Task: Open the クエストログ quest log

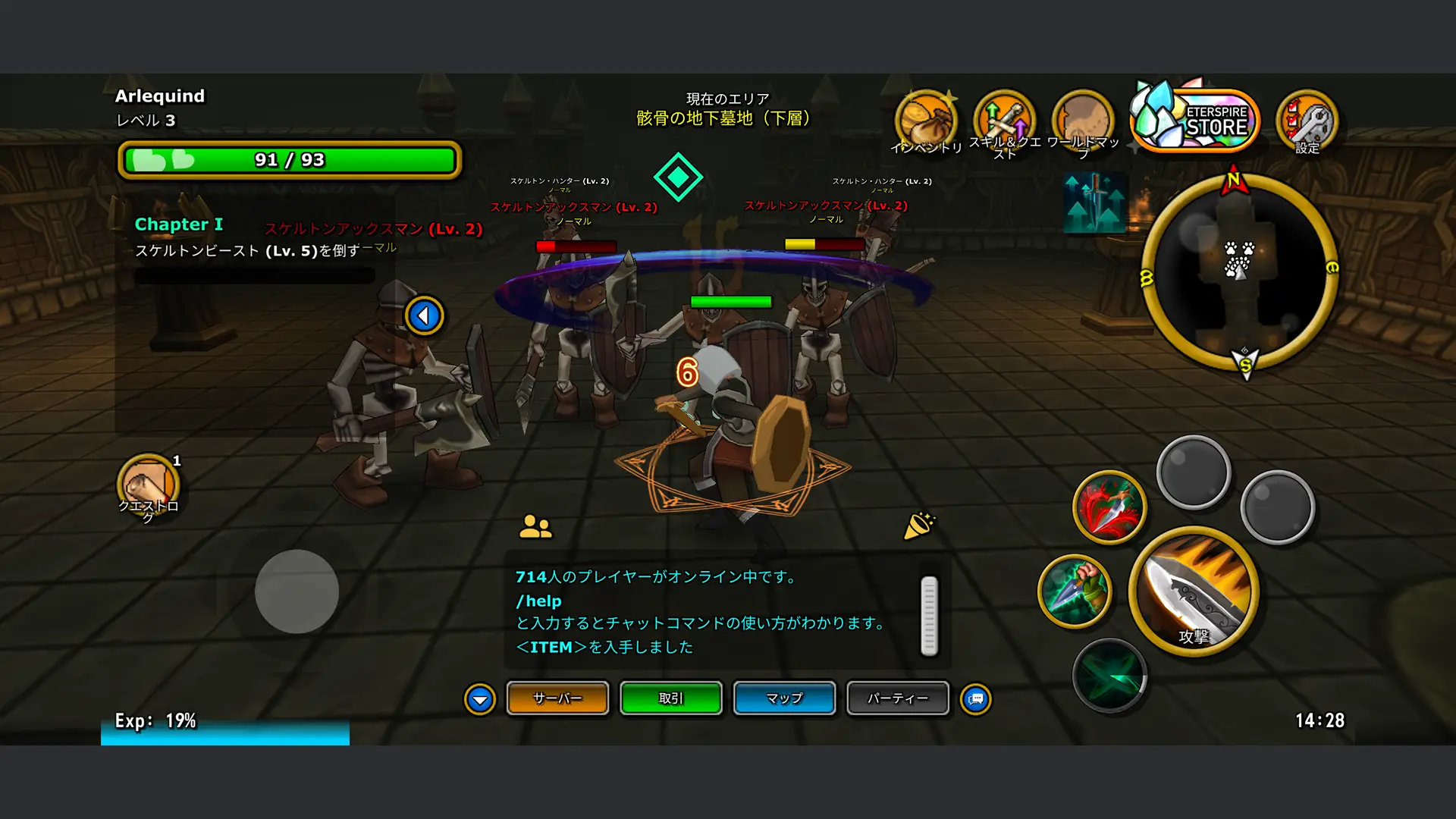Action: [x=148, y=485]
